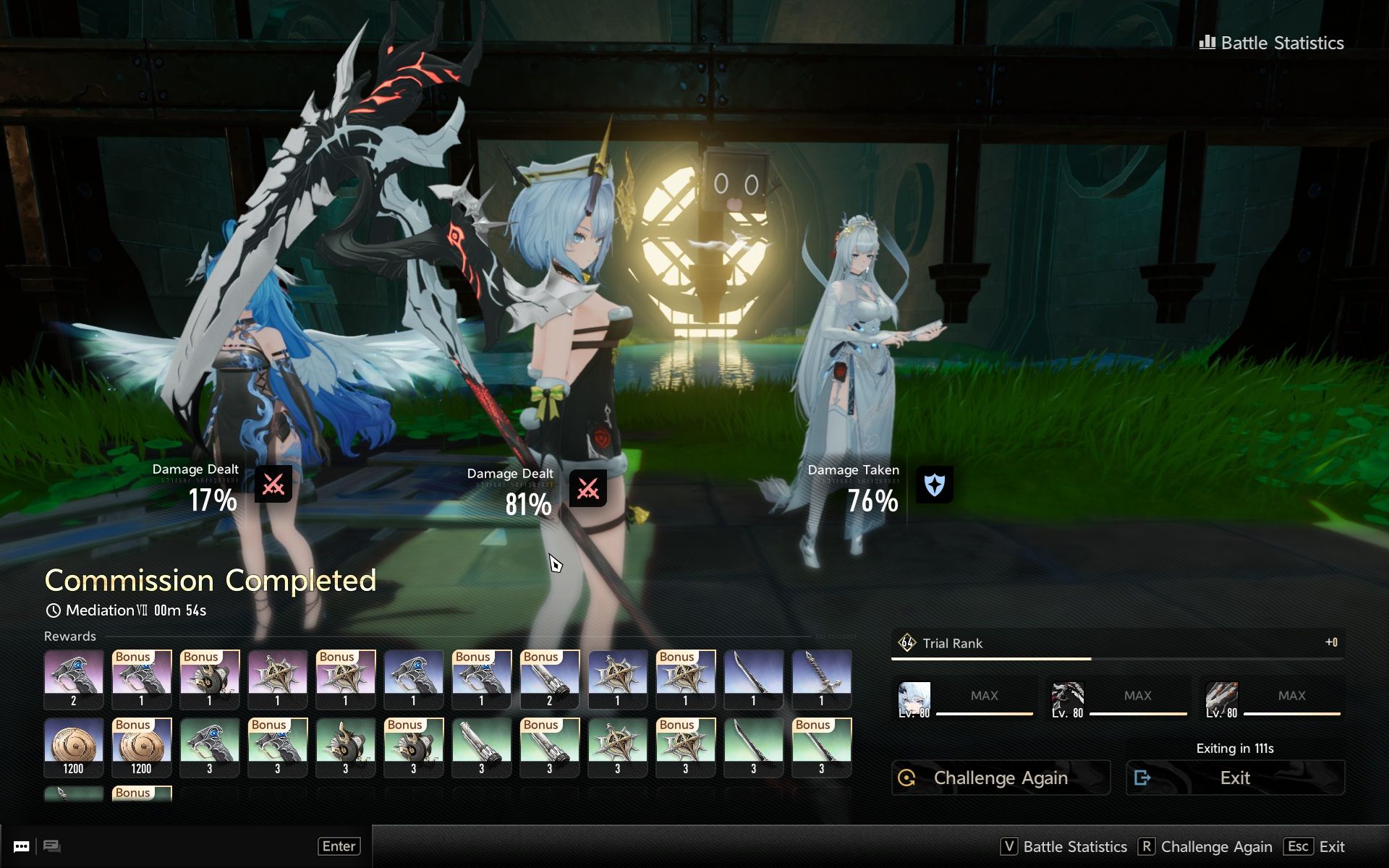Select the green cylinder reward without Bonus
This screenshot has height=868, width=1389.
click(x=481, y=746)
